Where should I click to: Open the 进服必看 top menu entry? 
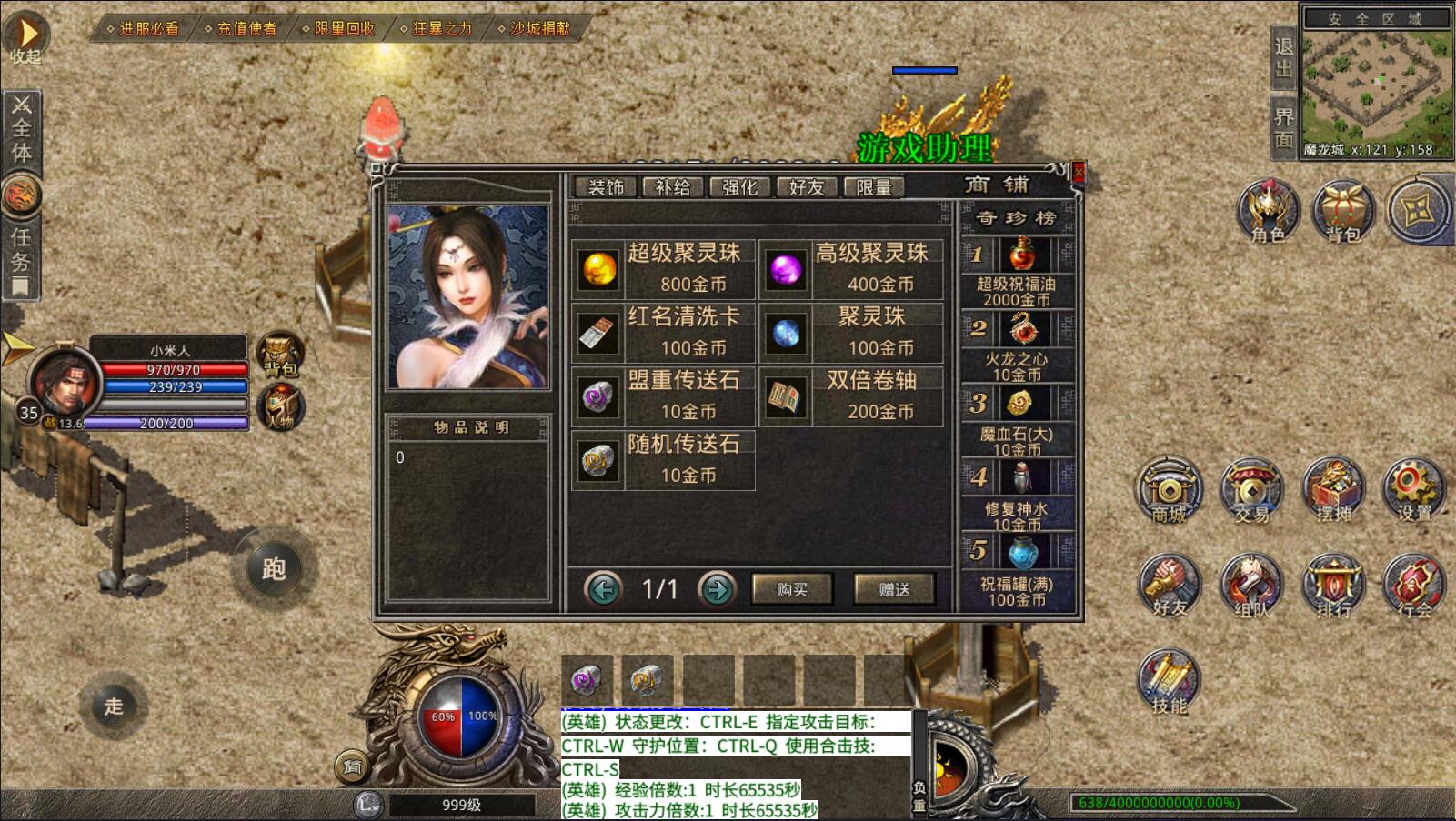pos(144,28)
